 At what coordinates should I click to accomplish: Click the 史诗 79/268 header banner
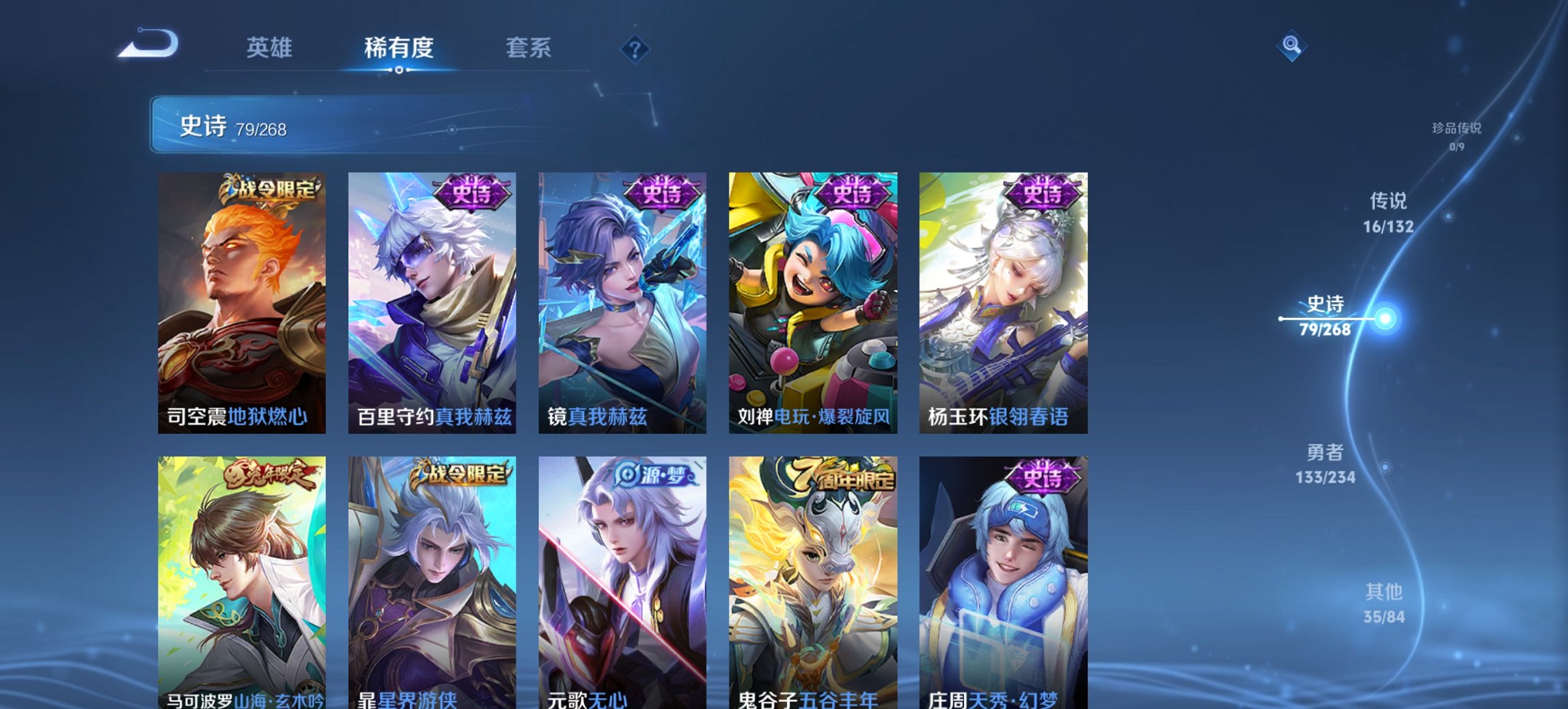[232, 127]
